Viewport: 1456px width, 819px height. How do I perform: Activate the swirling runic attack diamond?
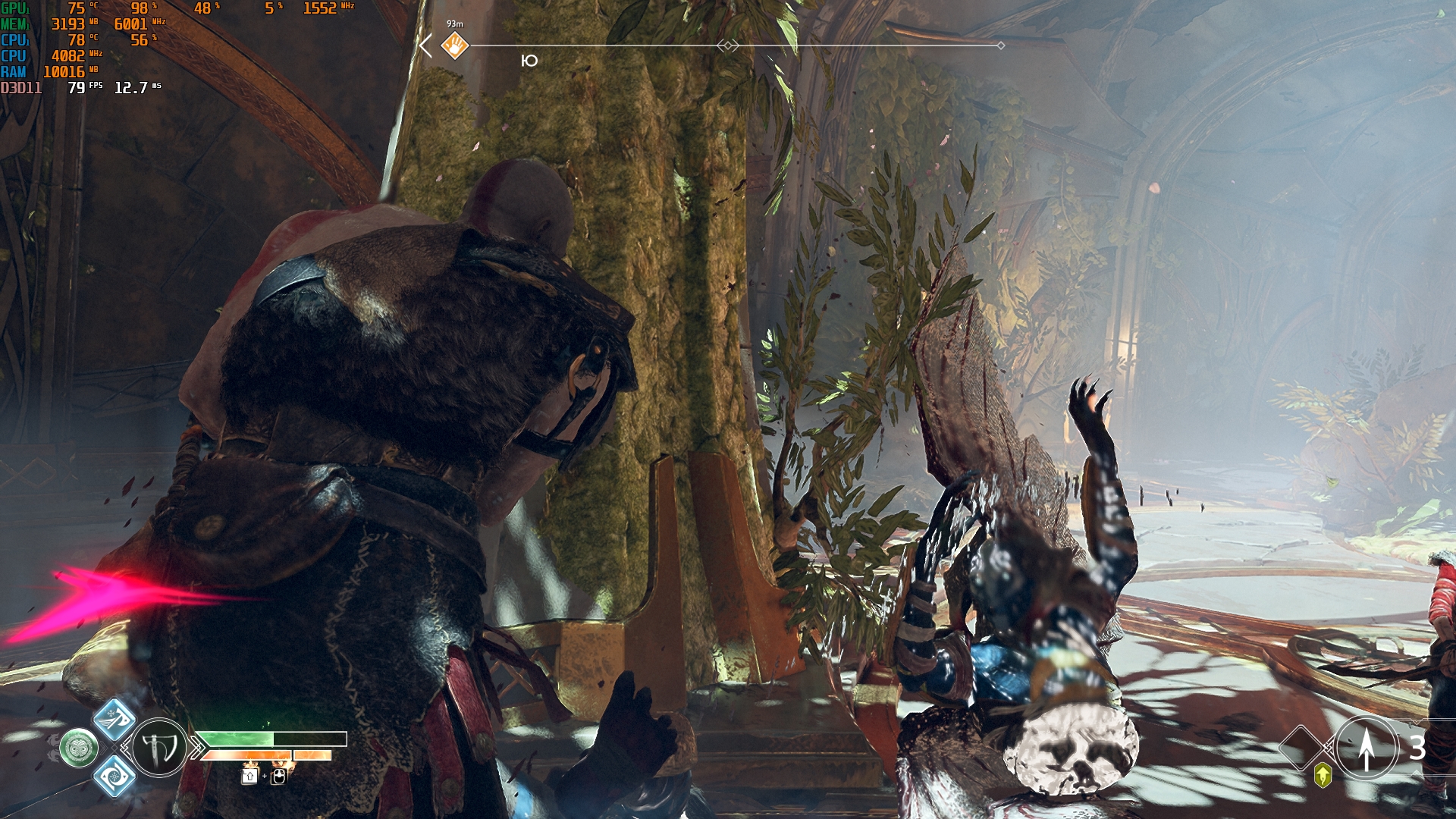115,777
